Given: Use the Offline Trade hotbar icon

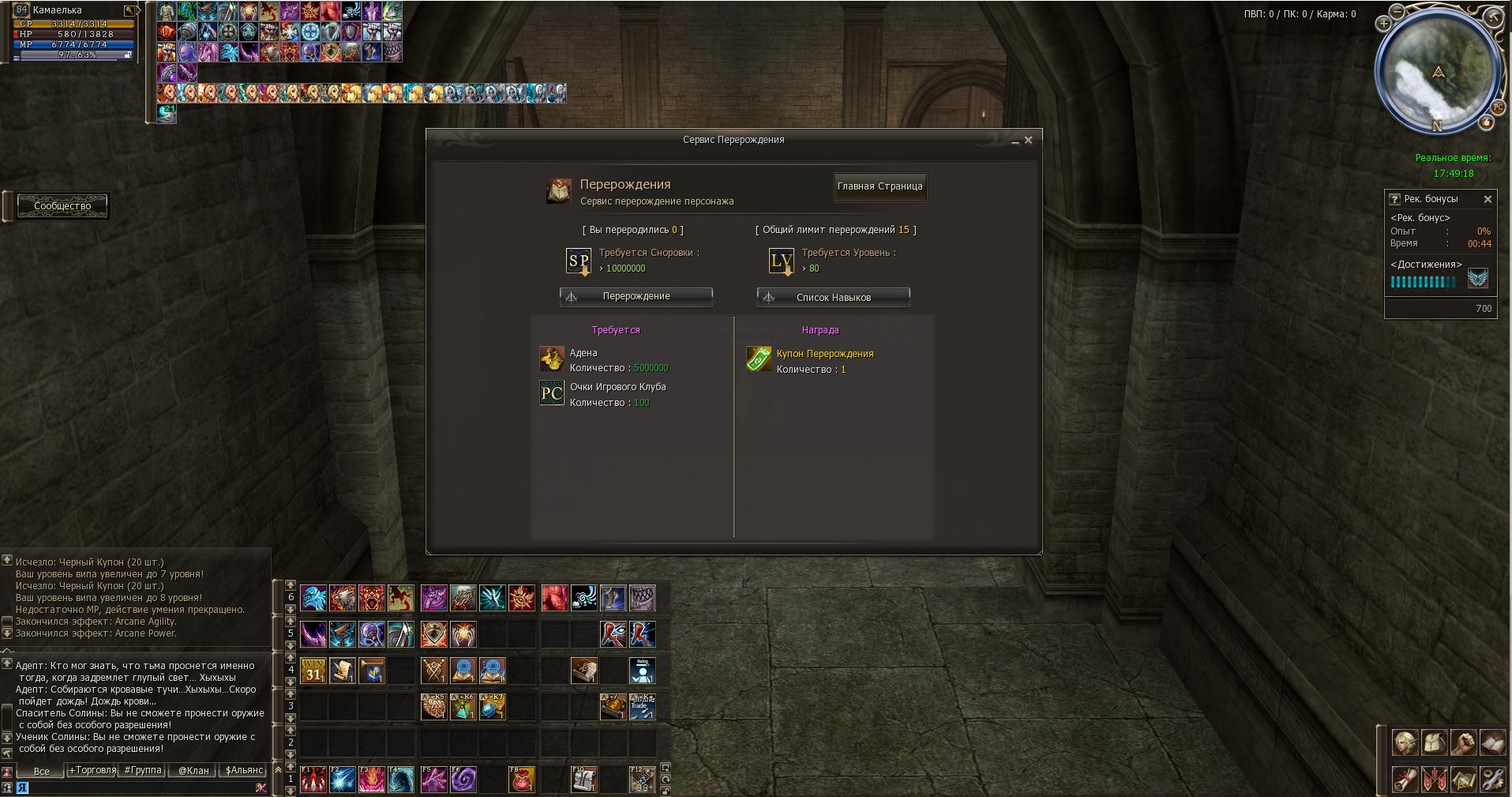Looking at the screenshot, I should tap(642, 706).
